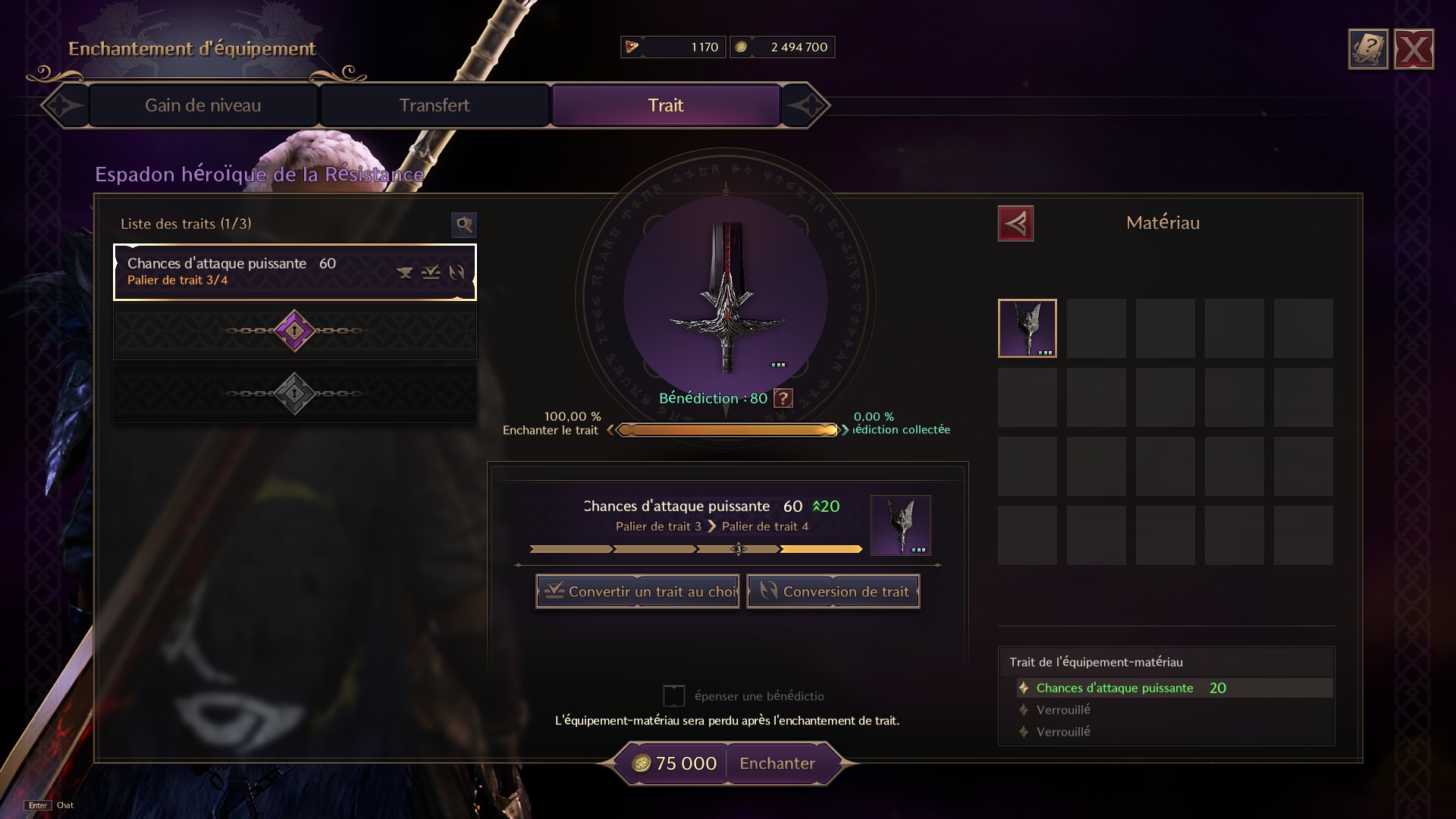Click the red back arrow beside Matériau
Image resolution: width=1456 pixels, height=819 pixels.
click(x=1016, y=223)
